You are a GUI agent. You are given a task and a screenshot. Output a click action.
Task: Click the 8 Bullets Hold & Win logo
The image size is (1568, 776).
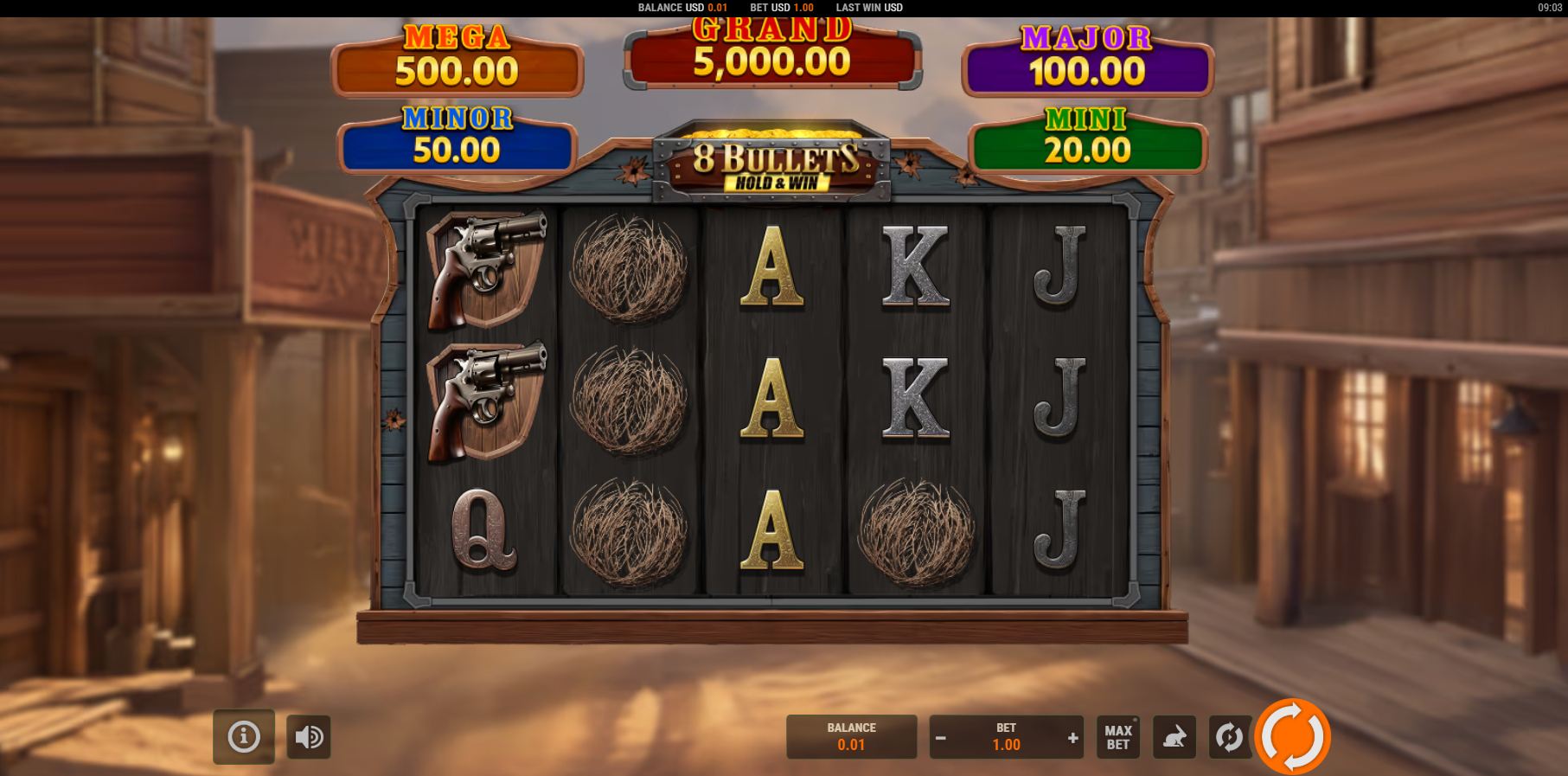coord(774,169)
